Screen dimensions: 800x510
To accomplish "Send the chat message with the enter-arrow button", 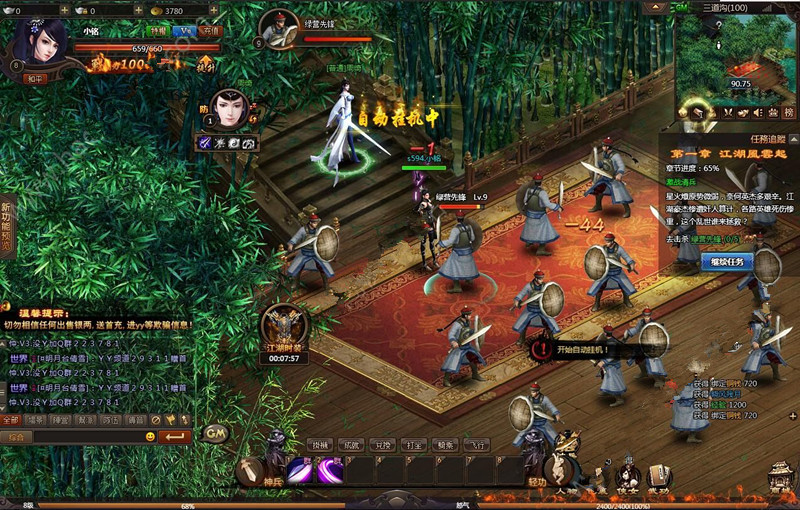I will (174, 437).
